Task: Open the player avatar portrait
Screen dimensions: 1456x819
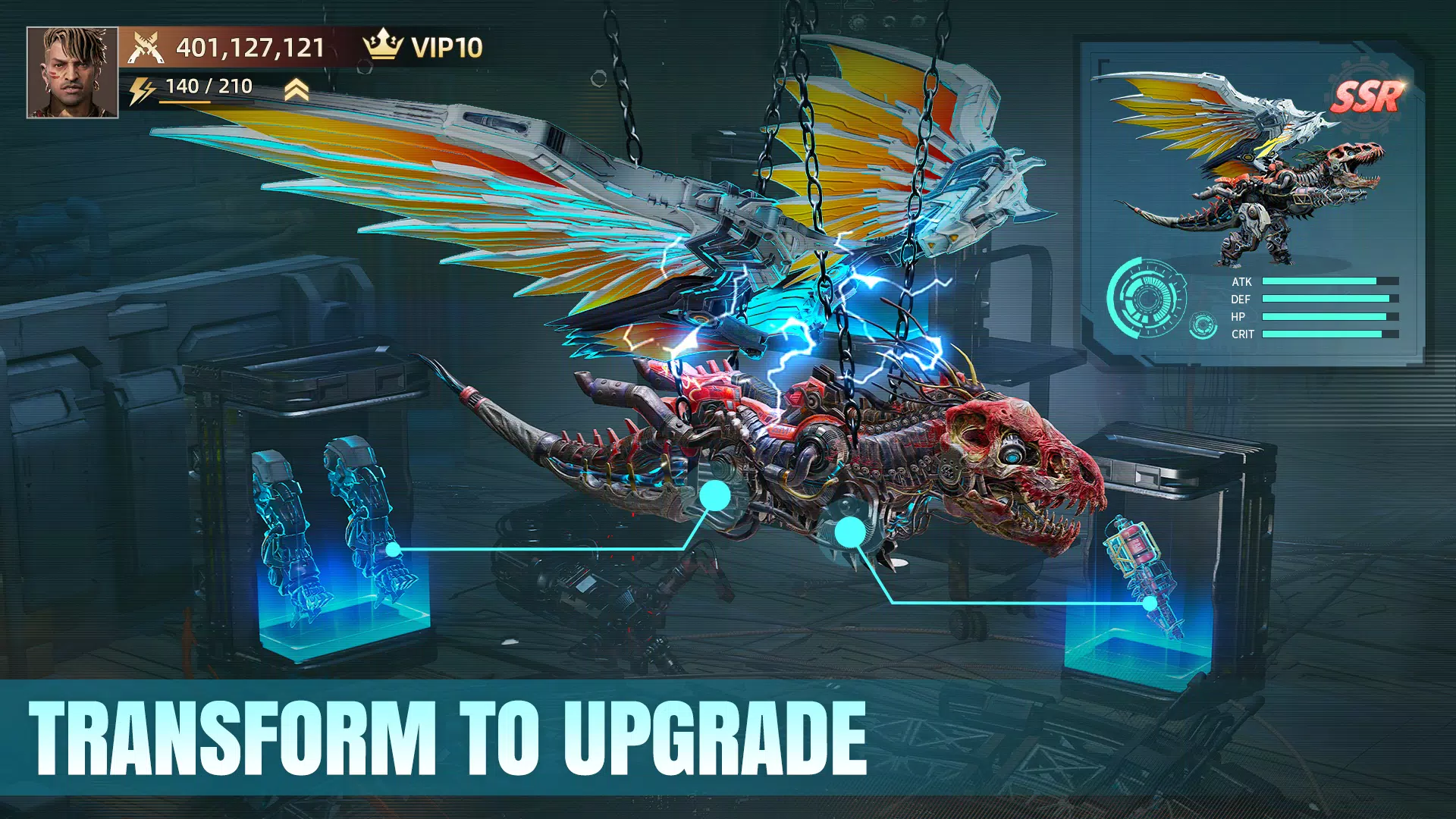Action: pos(74,72)
